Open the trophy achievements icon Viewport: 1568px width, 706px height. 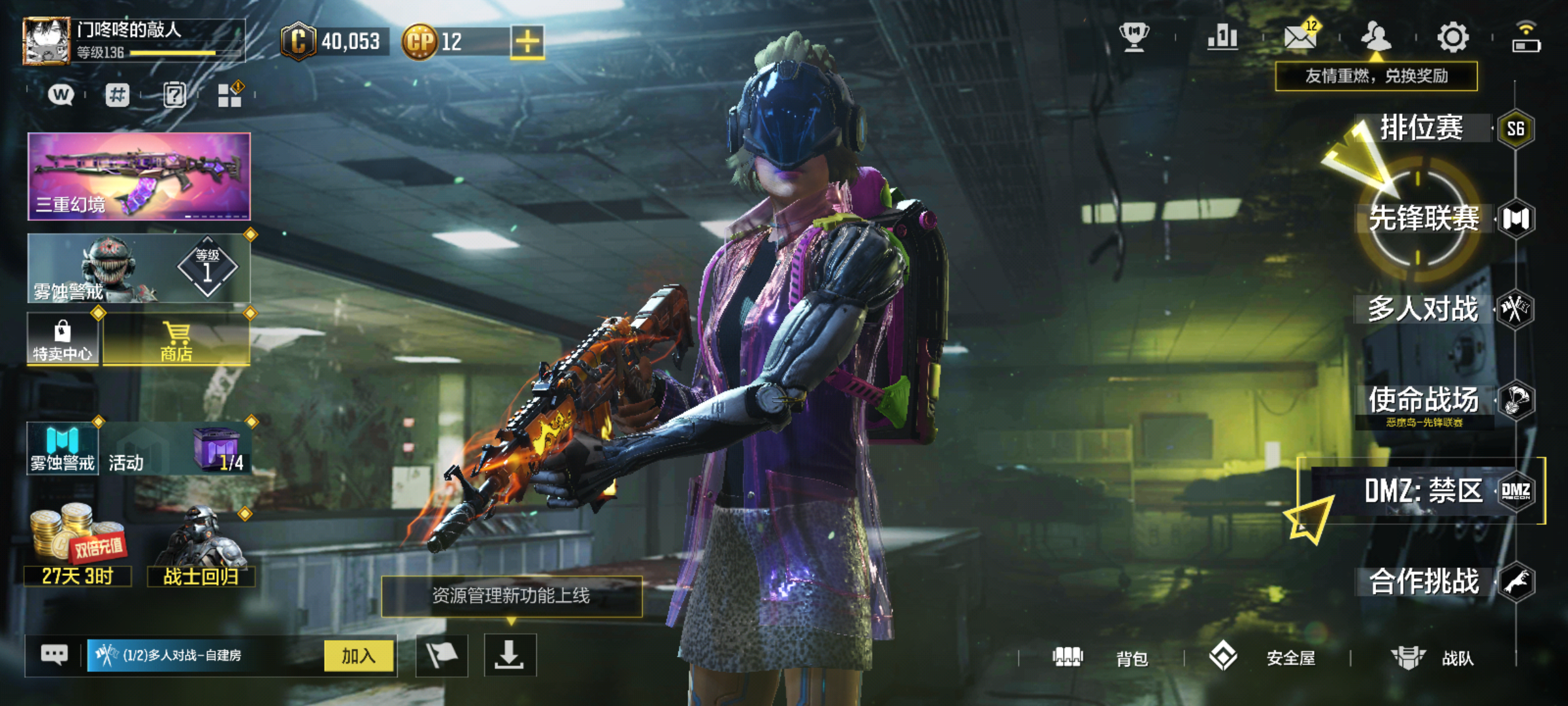click(x=1134, y=37)
